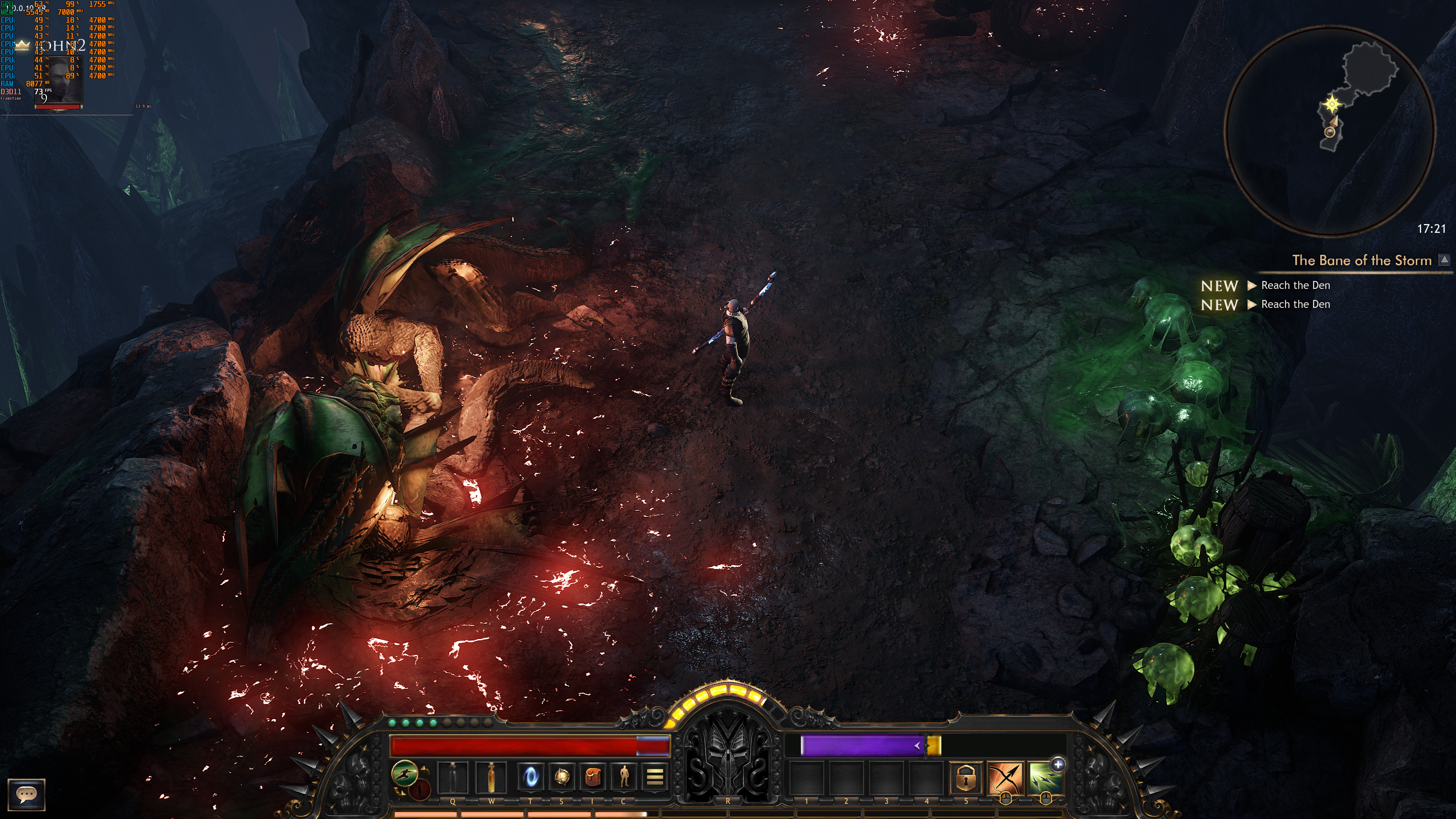The width and height of the screenshot is (1456, 819).
Task: Open the three-bar main menu
Action: (x=654, y=777)
